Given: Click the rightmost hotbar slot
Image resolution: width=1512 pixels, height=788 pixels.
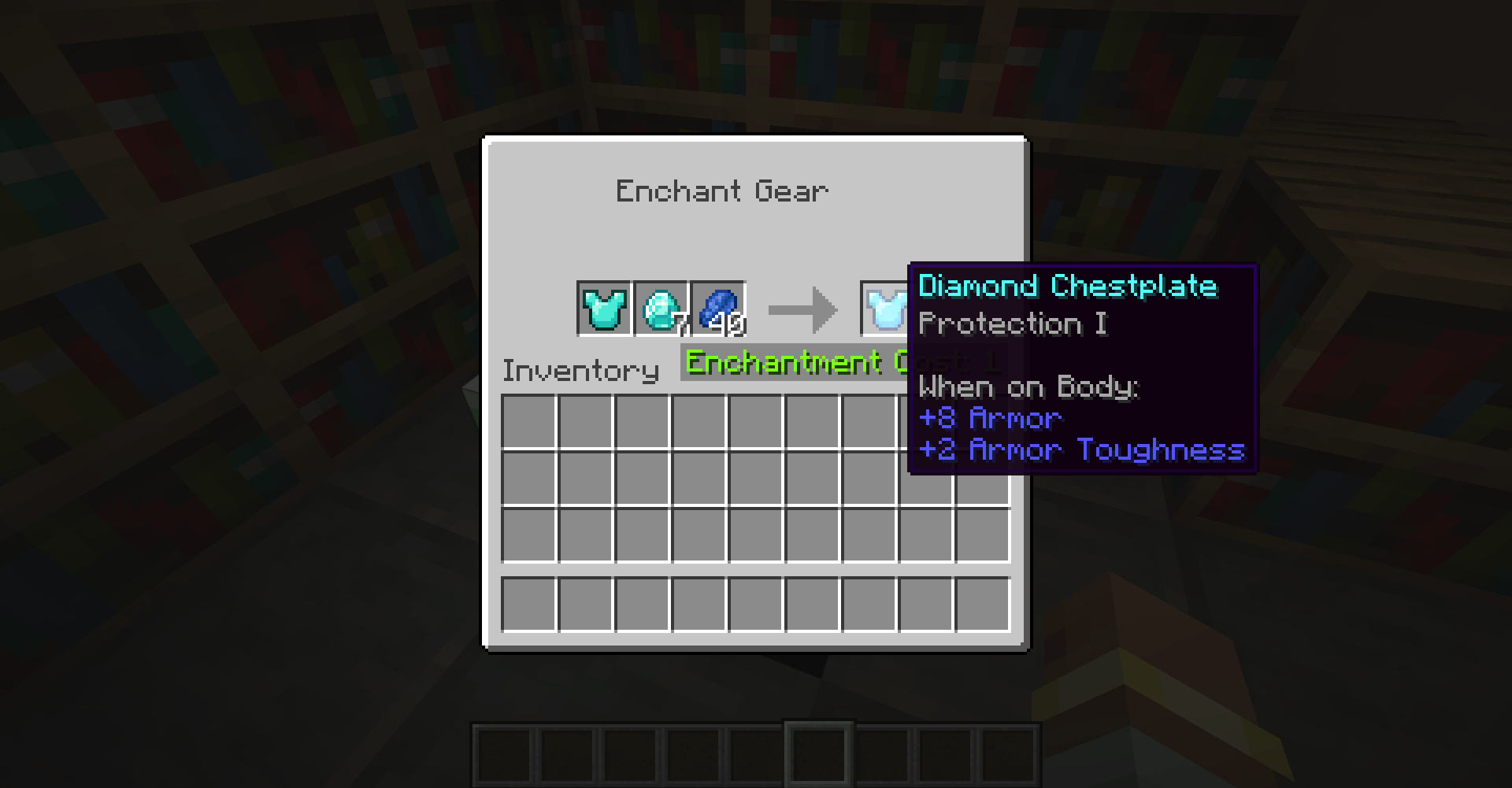Looking at the screenshot, I should [x=1009, y=755].
